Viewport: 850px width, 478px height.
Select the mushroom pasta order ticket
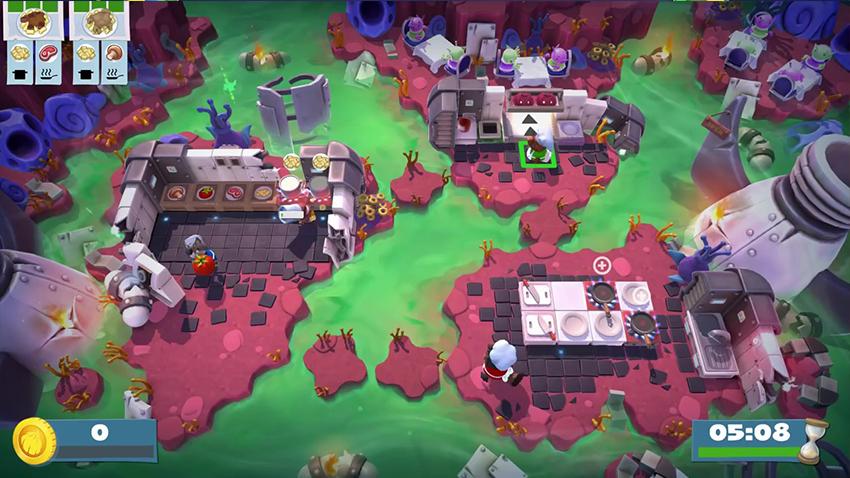tap(100, 21)
